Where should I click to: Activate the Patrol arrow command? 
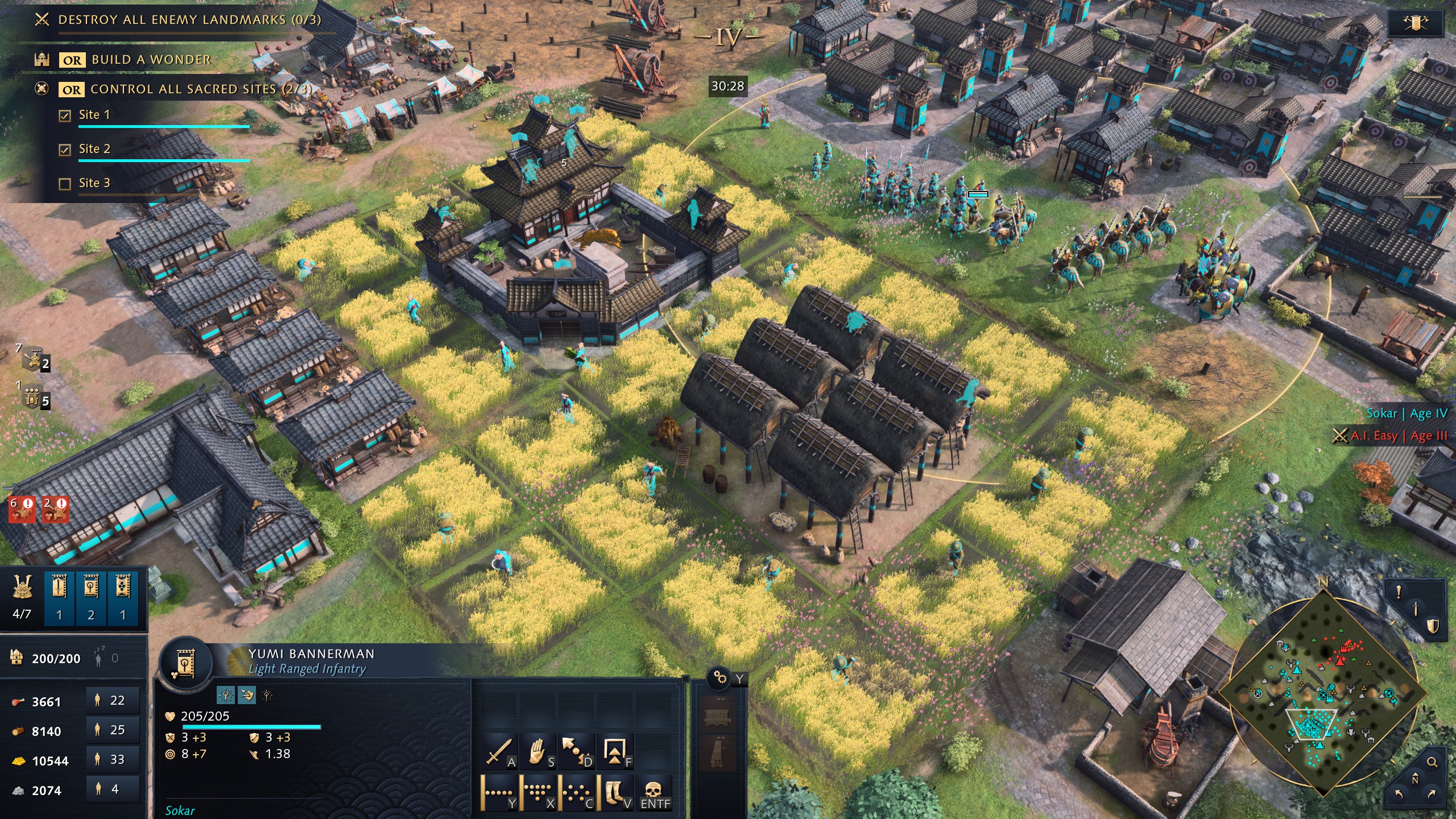pyautogui.click(x=576, y=751)
